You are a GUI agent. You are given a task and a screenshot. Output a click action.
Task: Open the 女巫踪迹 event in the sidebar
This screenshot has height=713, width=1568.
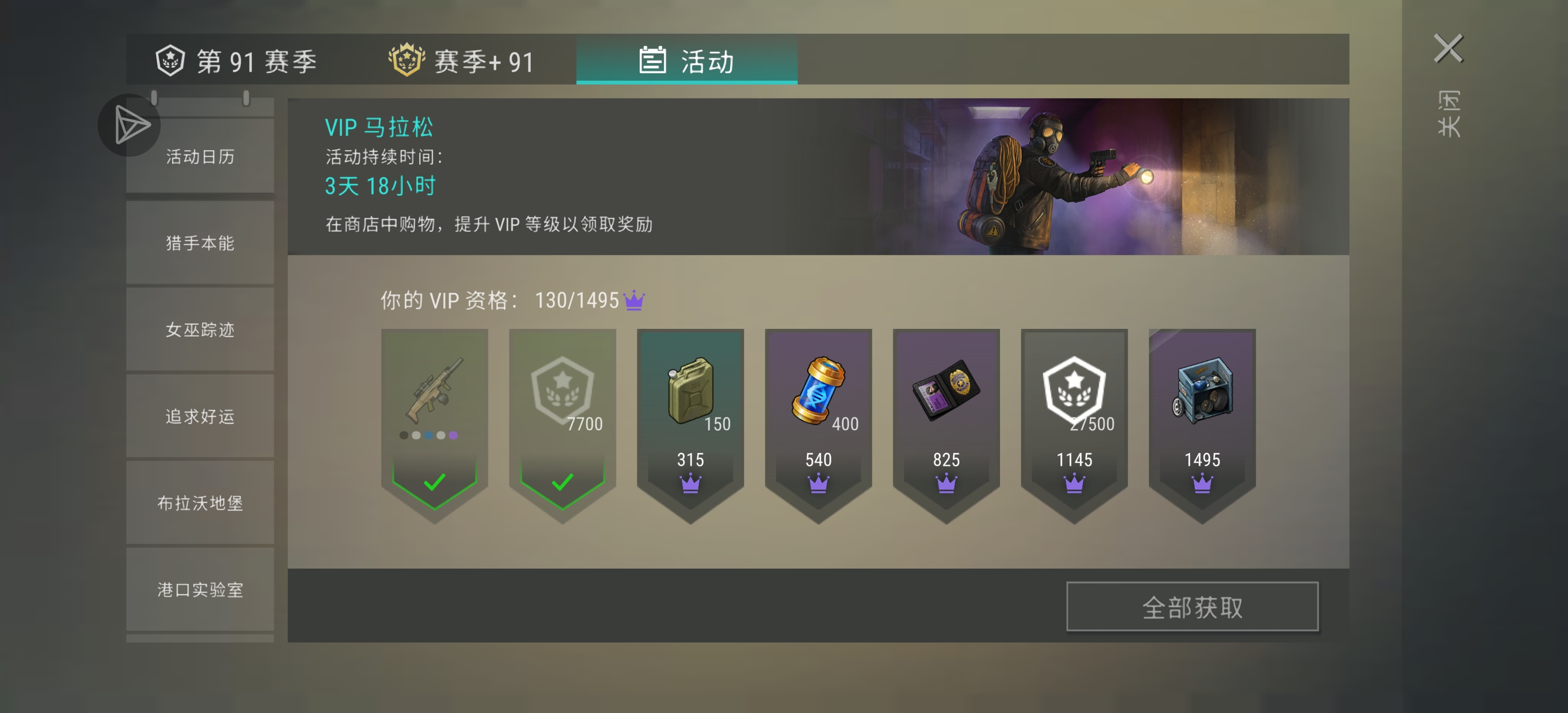tap(200, 329)
